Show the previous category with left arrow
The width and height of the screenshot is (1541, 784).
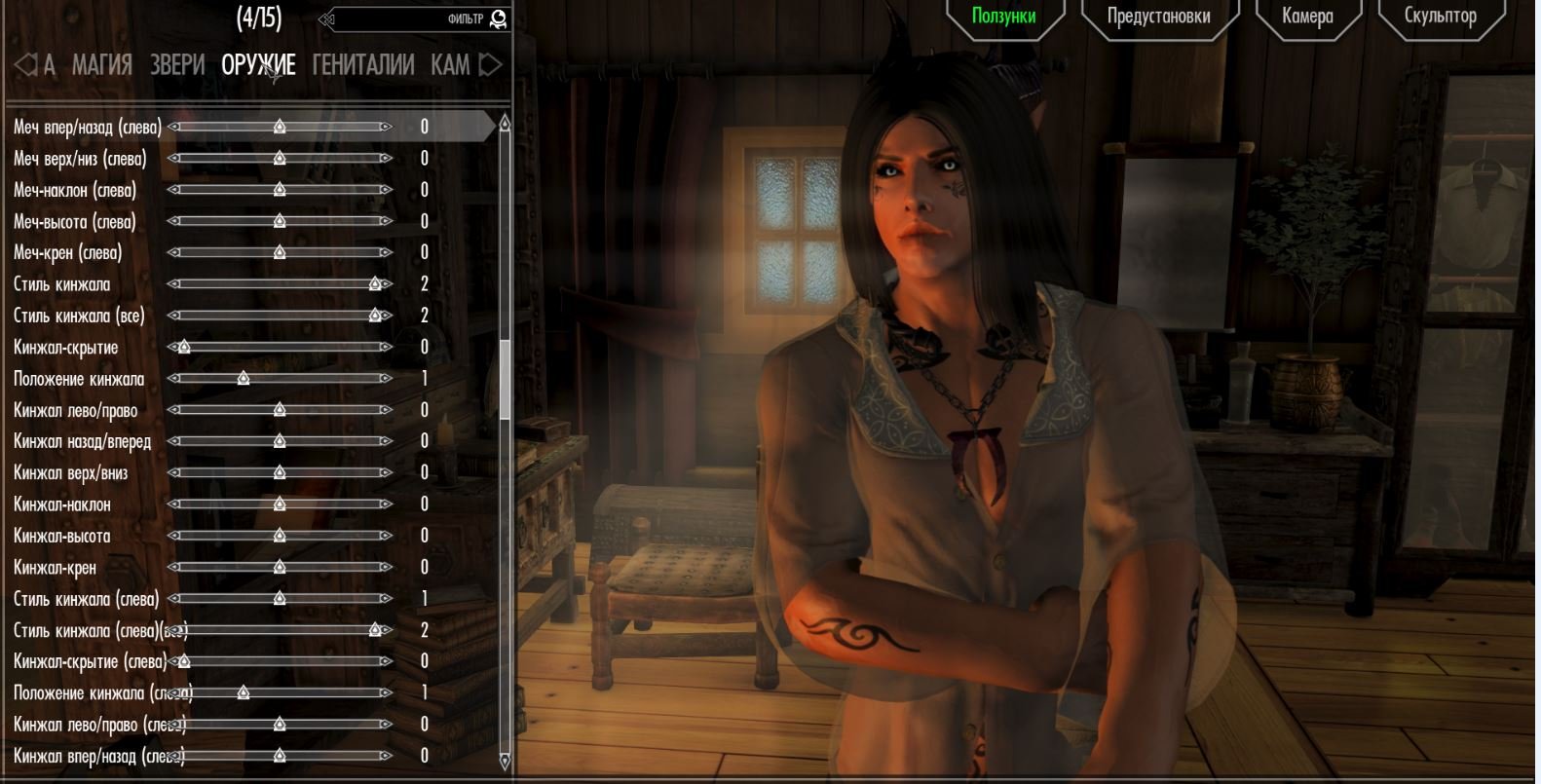25,65
